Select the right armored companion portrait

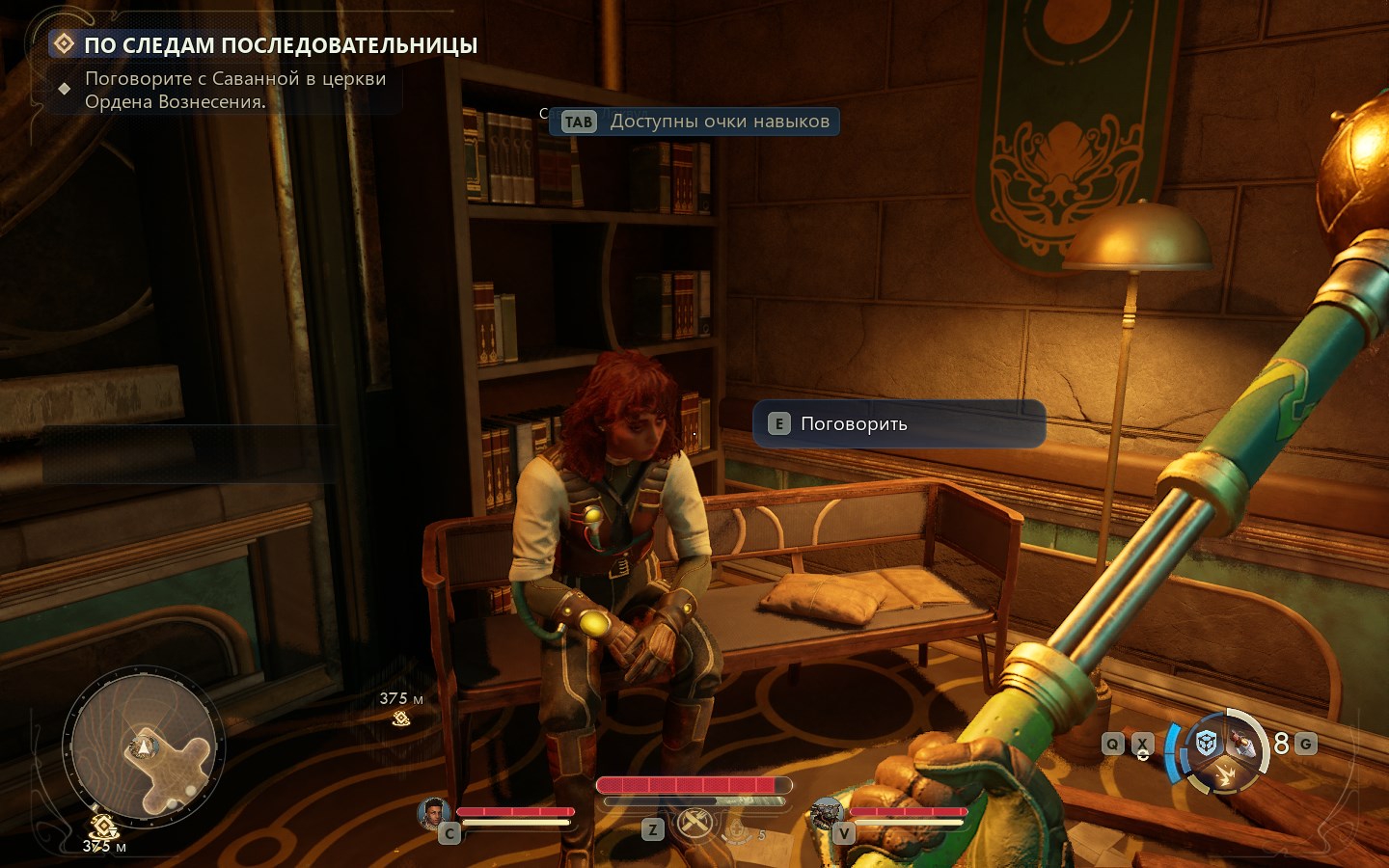click(827, 814)
